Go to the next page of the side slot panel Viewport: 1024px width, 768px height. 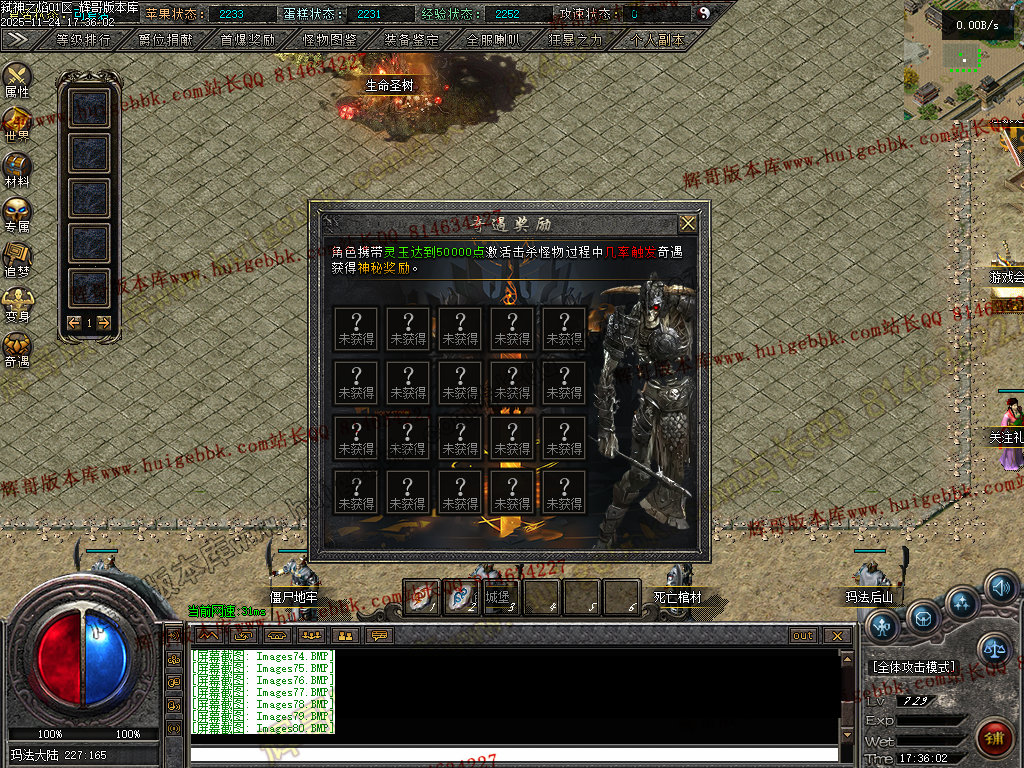(x=103, y=322)
